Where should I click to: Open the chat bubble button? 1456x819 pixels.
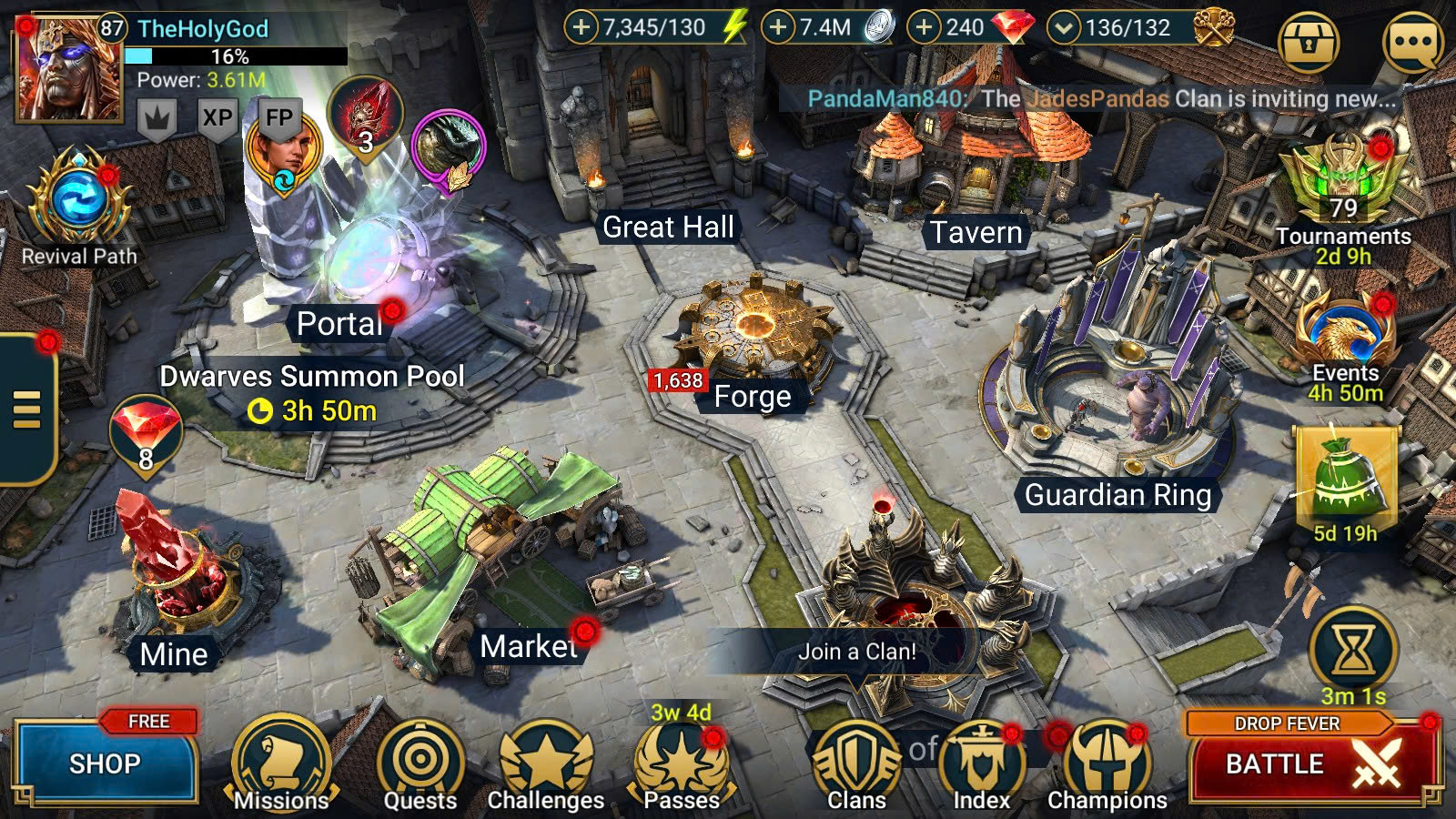[x=1411, y=43]
